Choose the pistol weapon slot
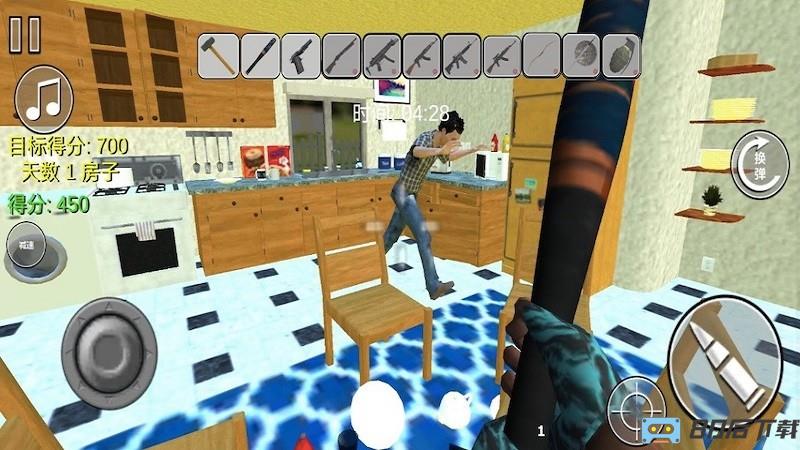Screen dimensions: 800x450 [299, 55]
